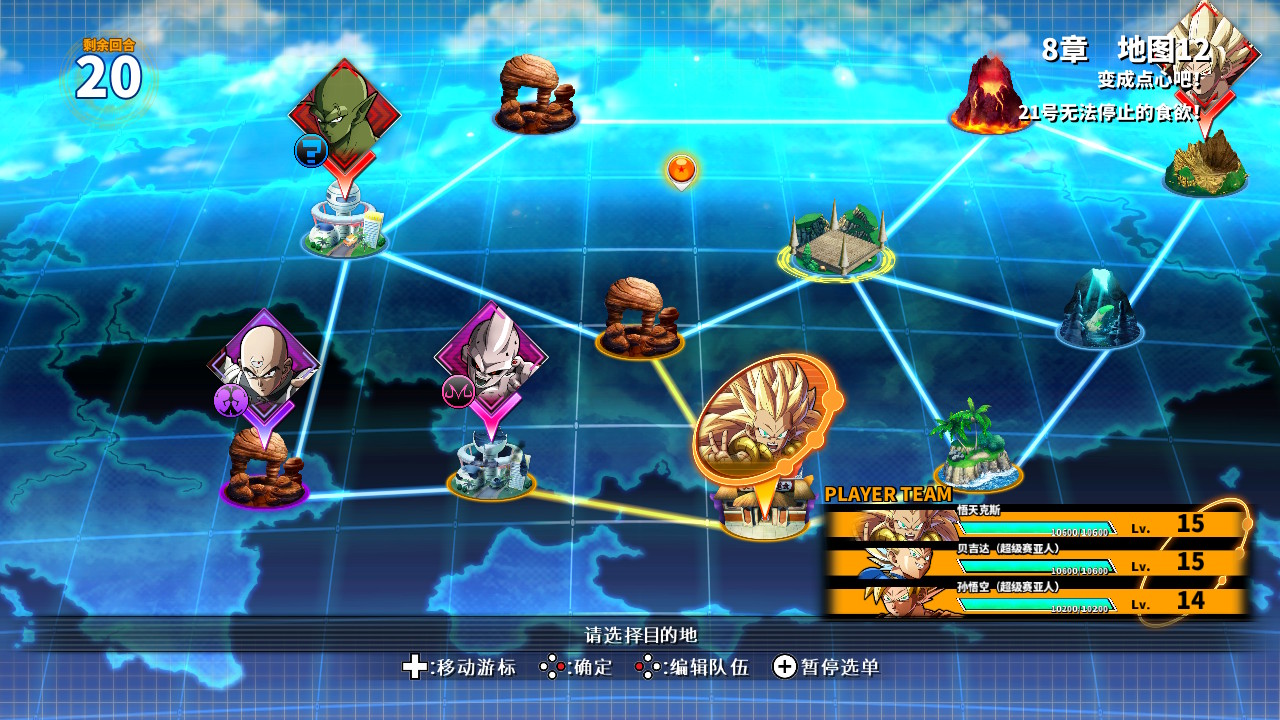Select the level 15 Vegeta team row
The height and width of the screenshot is (720, 1280).
[1035, 562]
